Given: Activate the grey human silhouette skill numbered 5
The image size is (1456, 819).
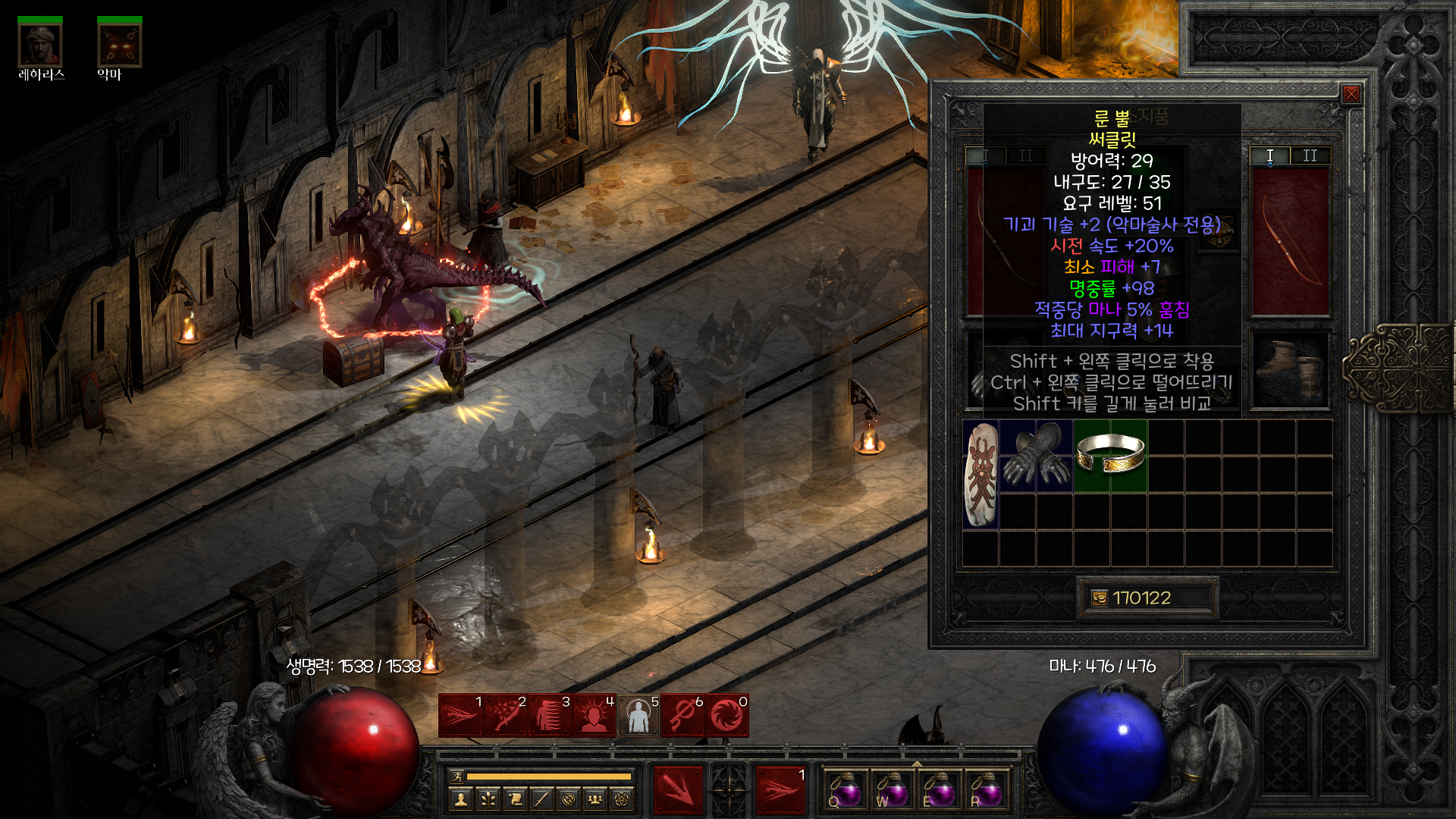Looking at the screenshot, I should click(x=638, y=716).
